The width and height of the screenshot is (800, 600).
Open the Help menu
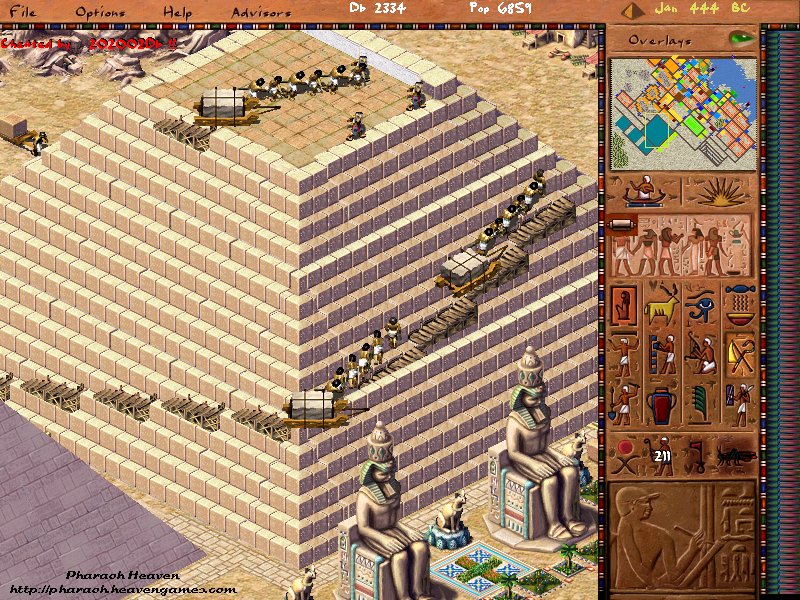pos(178,13)
